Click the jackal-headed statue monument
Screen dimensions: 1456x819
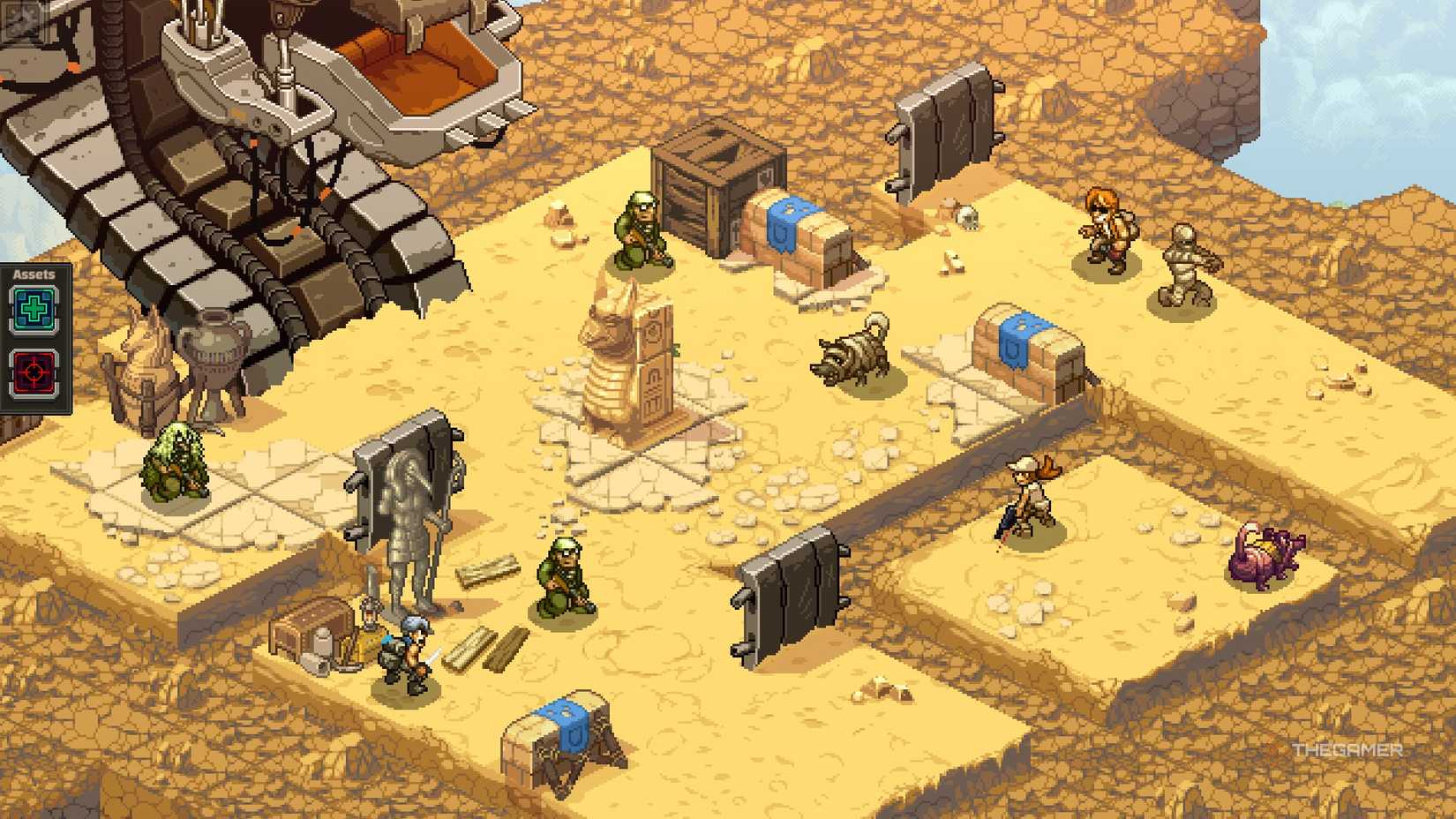[627, 353]
